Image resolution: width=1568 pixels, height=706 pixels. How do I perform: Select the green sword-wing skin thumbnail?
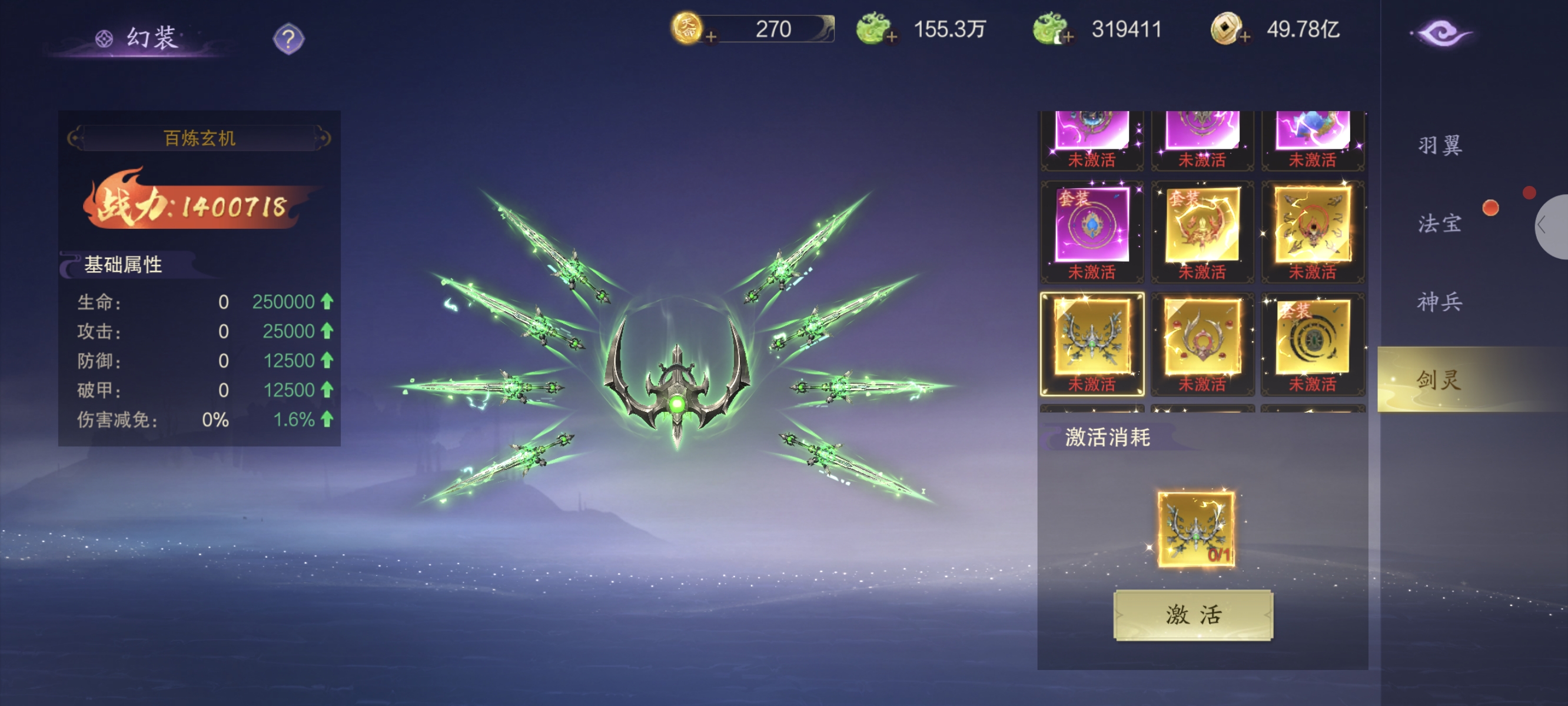[x=1092, y=343]
